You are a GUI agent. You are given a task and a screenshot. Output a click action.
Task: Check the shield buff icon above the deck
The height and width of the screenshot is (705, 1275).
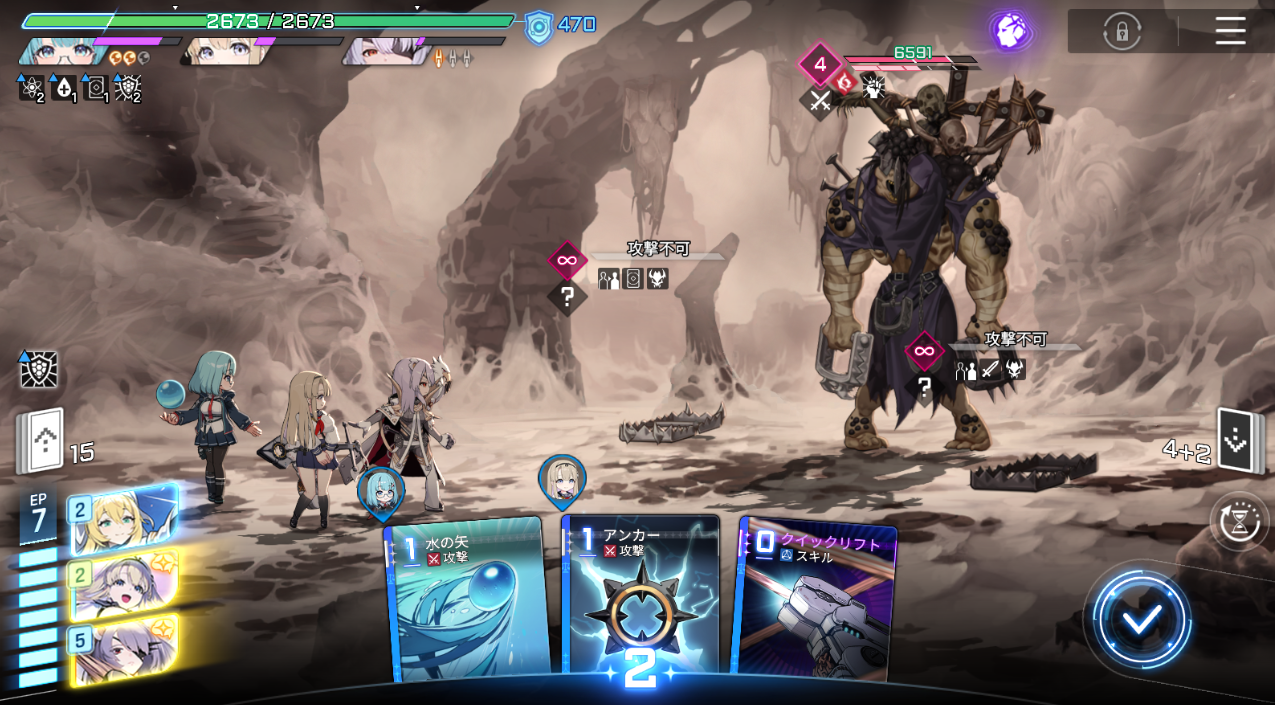pyautogui.click(x=39, y=370)
